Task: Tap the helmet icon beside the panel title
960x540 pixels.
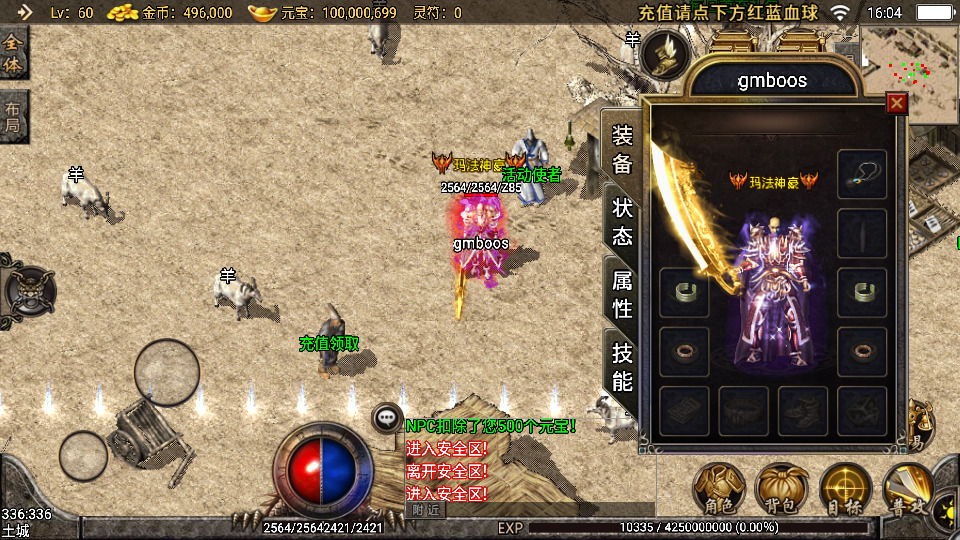Action: coord(662,55)
